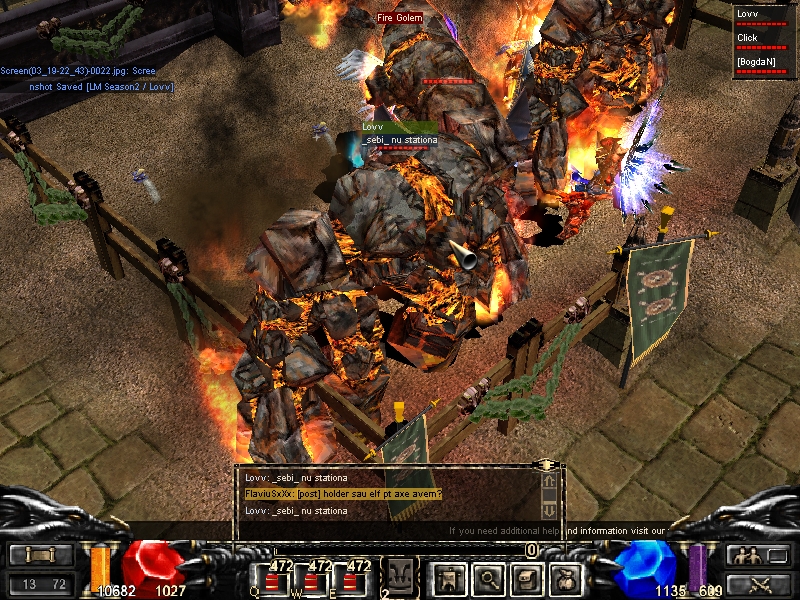
Task: Click the magnifying glass button
Action: tap(488, 578)
